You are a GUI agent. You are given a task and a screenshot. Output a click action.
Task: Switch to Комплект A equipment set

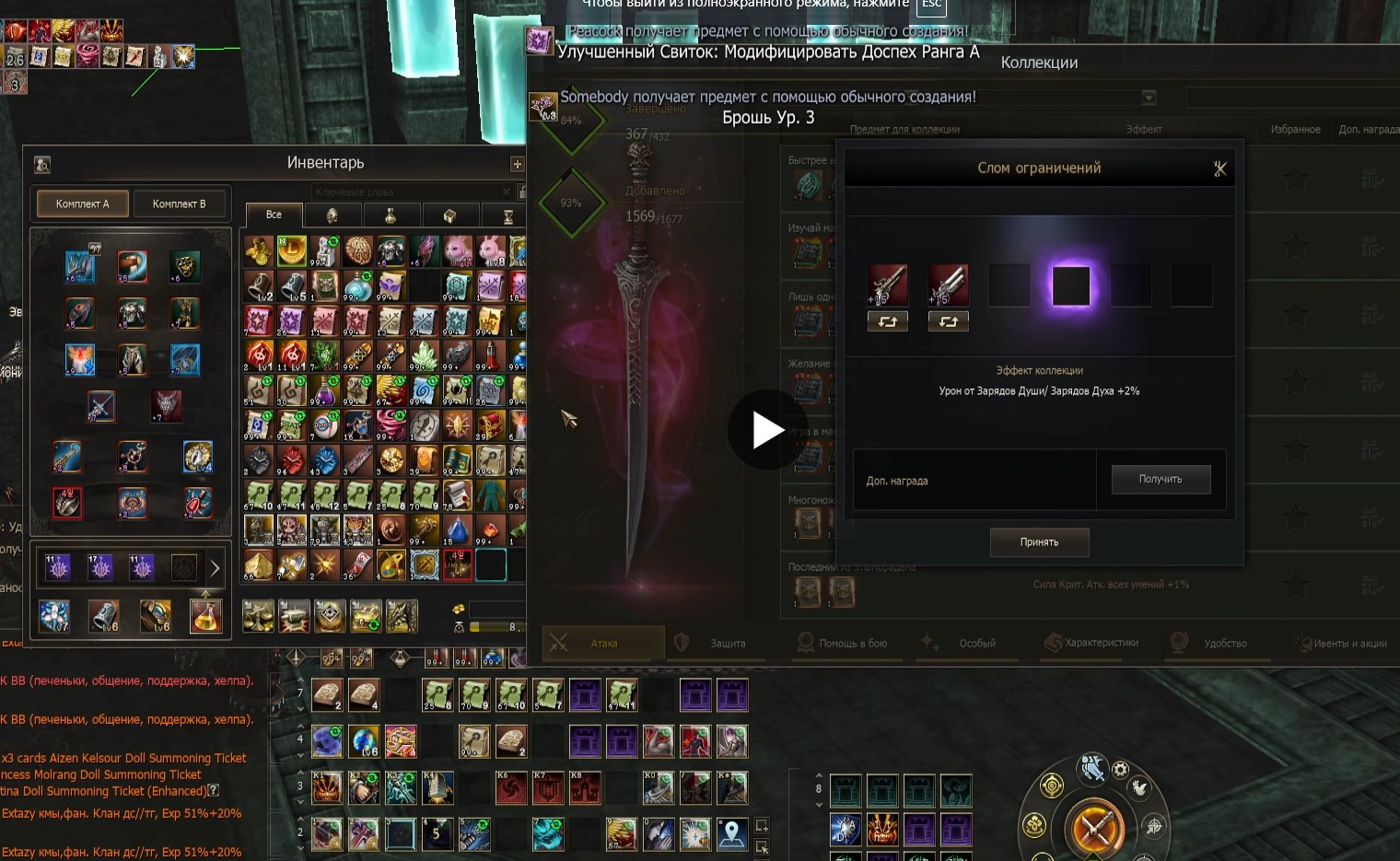[x=82, y=204]
